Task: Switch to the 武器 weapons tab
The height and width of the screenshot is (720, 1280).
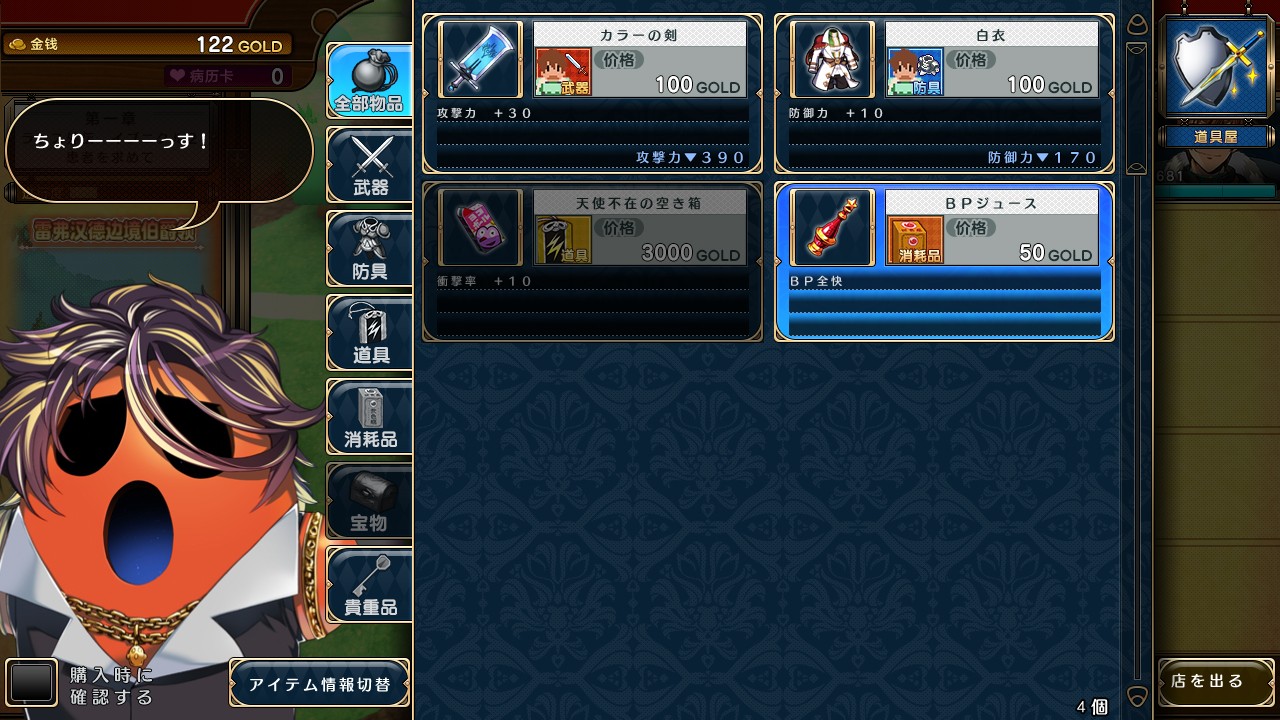Action: click(370, 164)
